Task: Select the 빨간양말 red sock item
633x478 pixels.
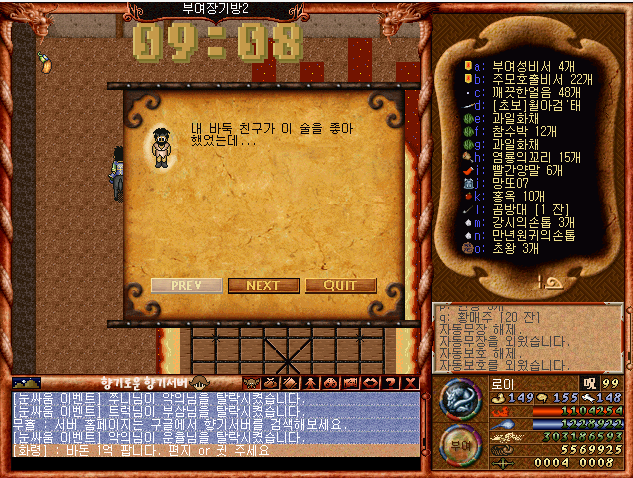Action: coord(523,170)
